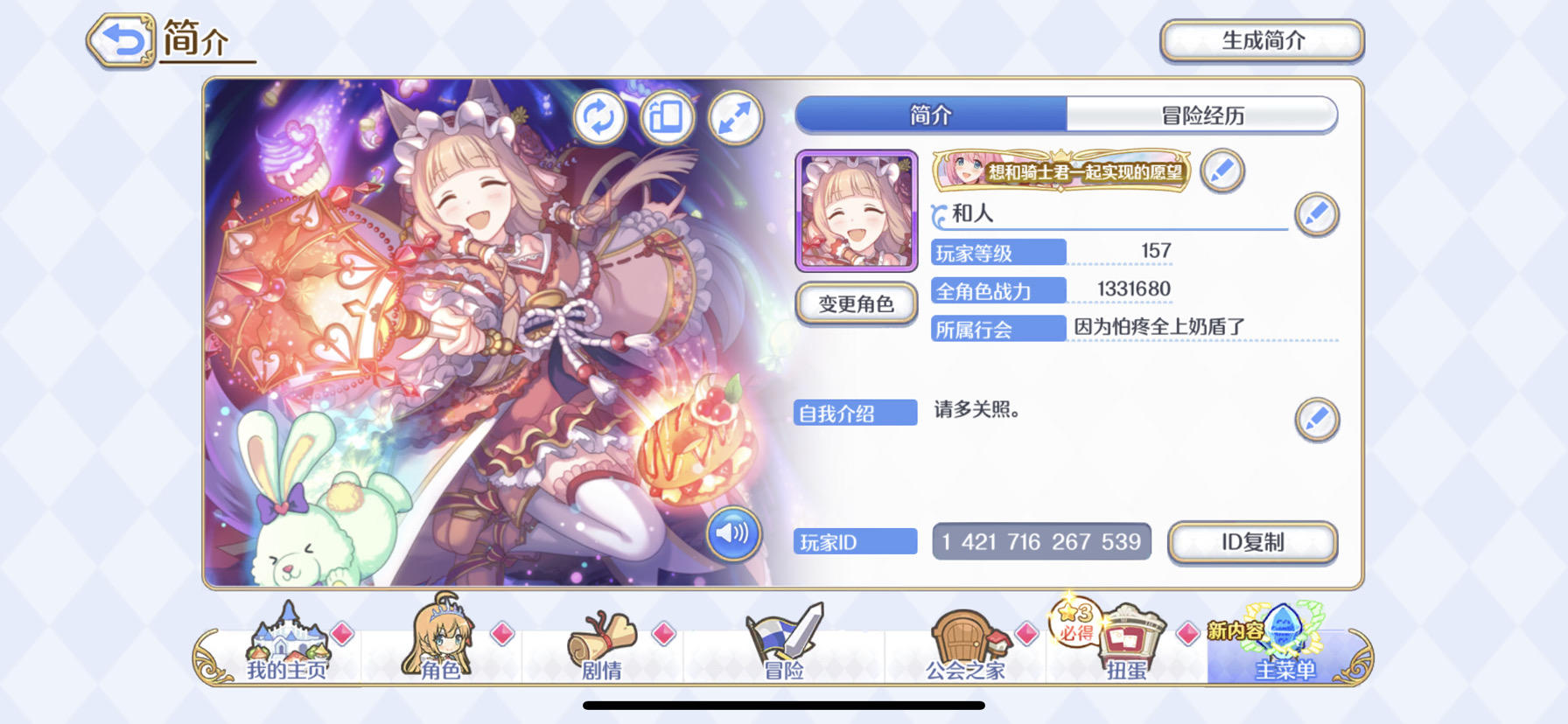Viewport: 1568px width, 724px height.
Task: Play the character voice with speaker icon
Action: pyautogui.click(x=734, y=533)
